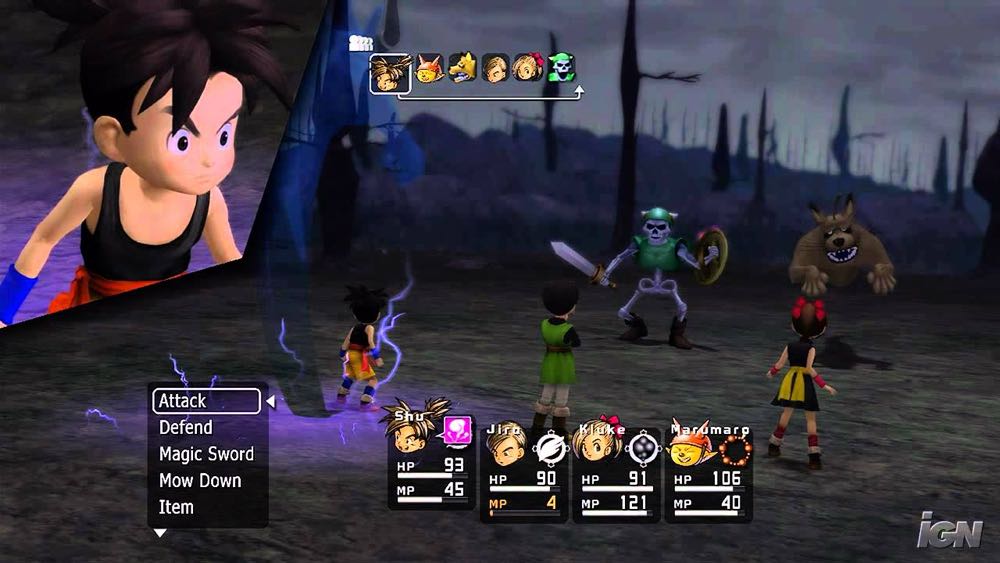Click Jiro's white slash command icon
1000x563 pixels.
click(x=550, y=447)
